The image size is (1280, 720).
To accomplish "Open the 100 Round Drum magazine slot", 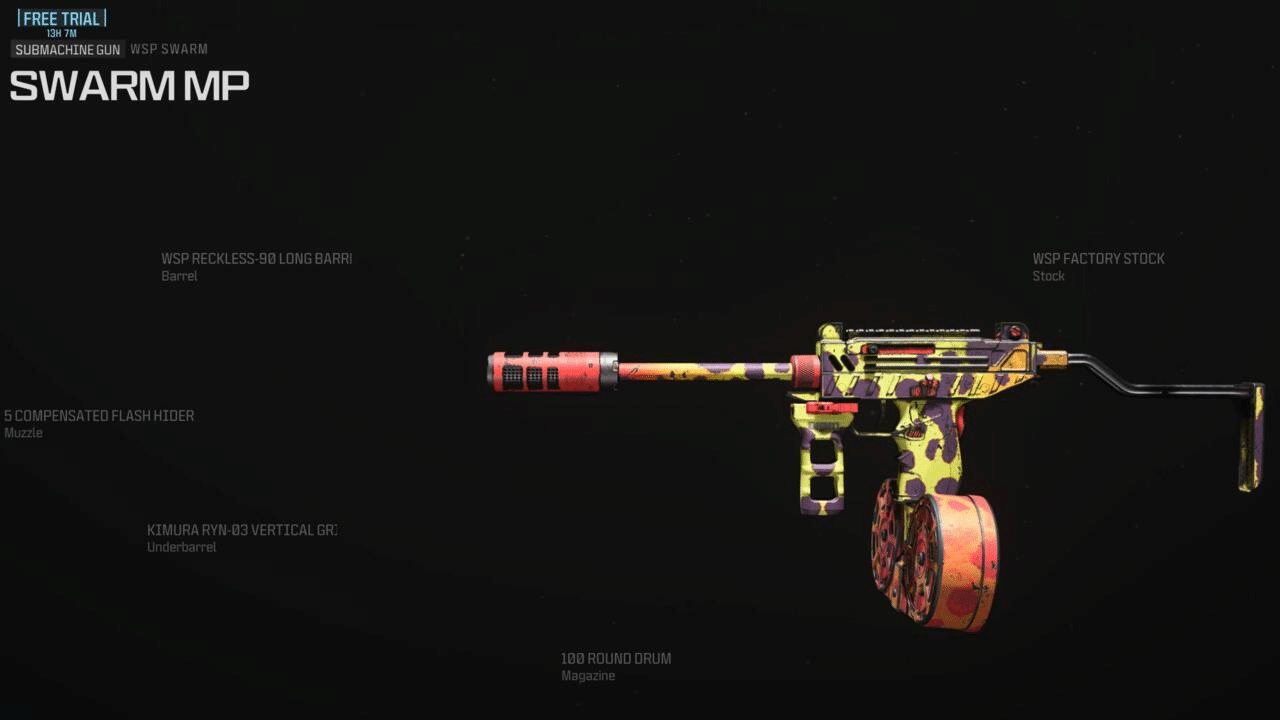I will [615, 658].
